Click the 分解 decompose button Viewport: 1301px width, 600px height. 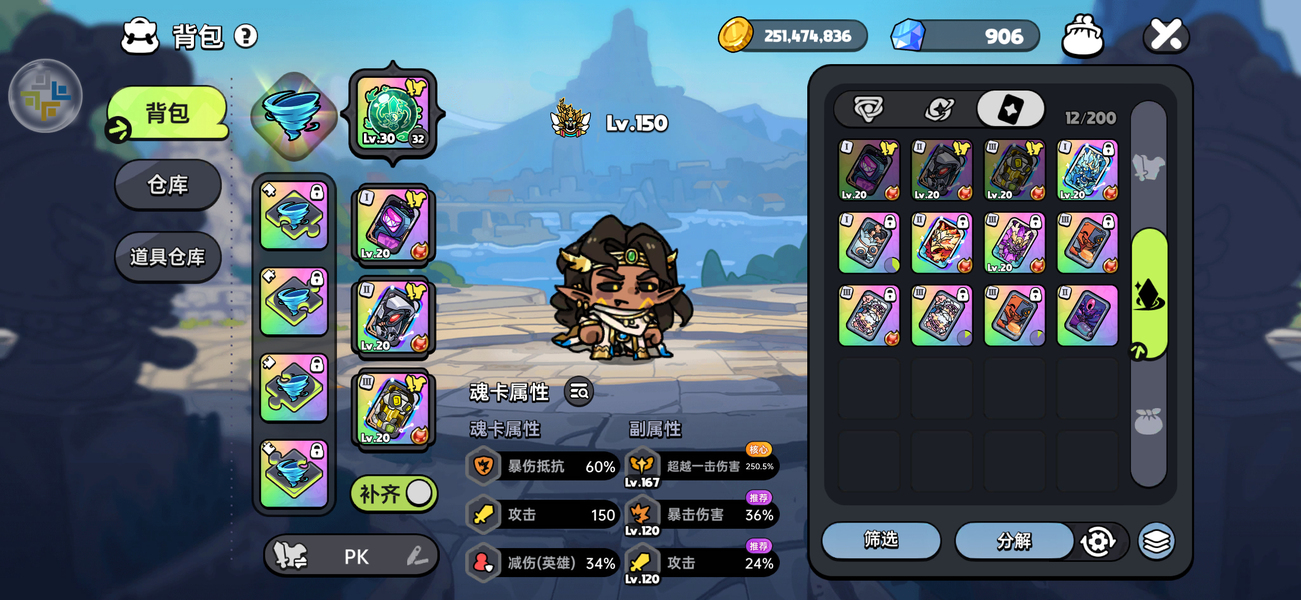tap(1013, 541)
